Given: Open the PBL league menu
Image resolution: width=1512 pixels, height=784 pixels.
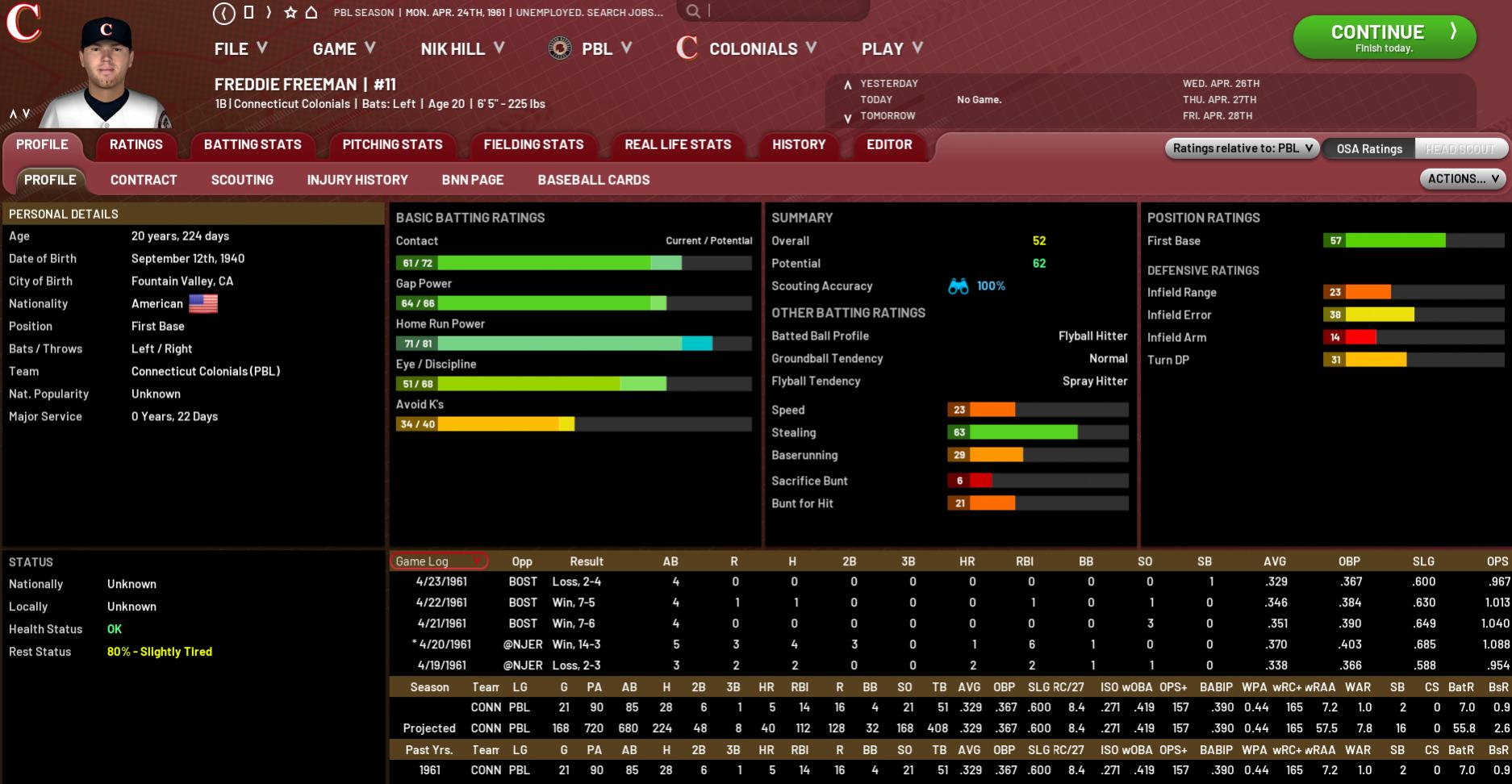Looking at the screenshot, I should [590, 49].
